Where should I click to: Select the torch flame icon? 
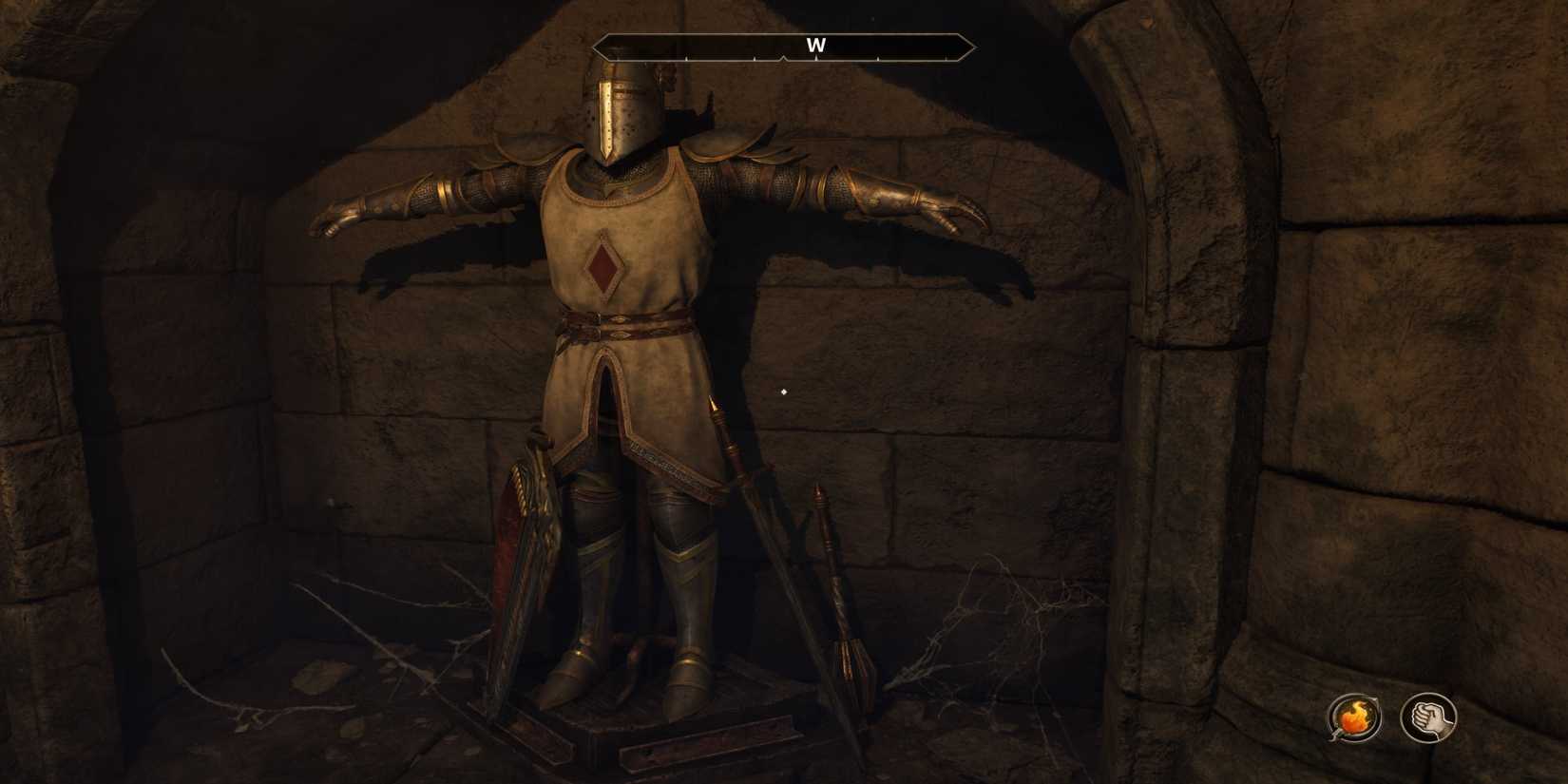(1355, 718)
